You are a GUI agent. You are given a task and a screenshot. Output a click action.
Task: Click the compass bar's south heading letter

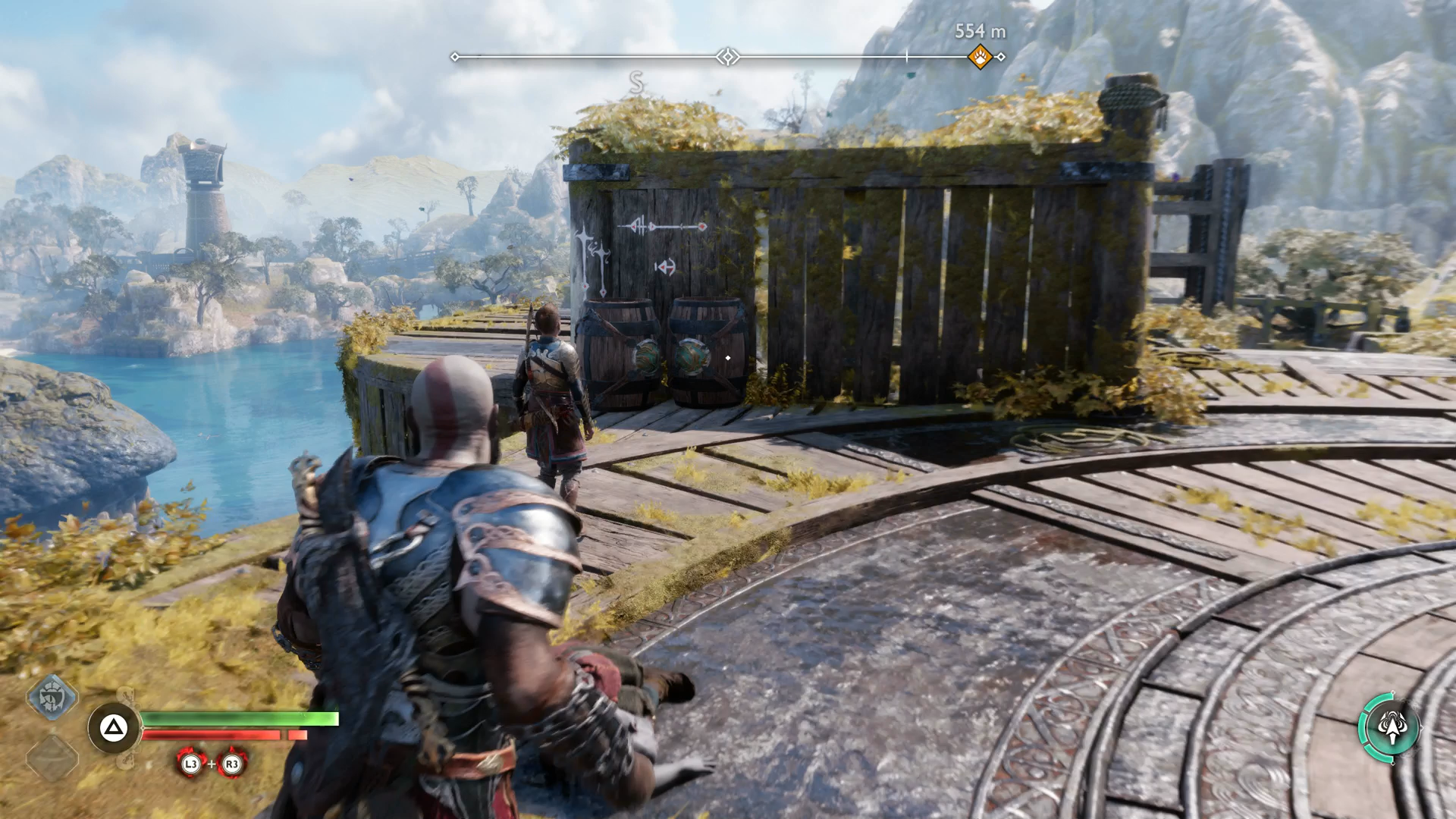tap(636, 83)
